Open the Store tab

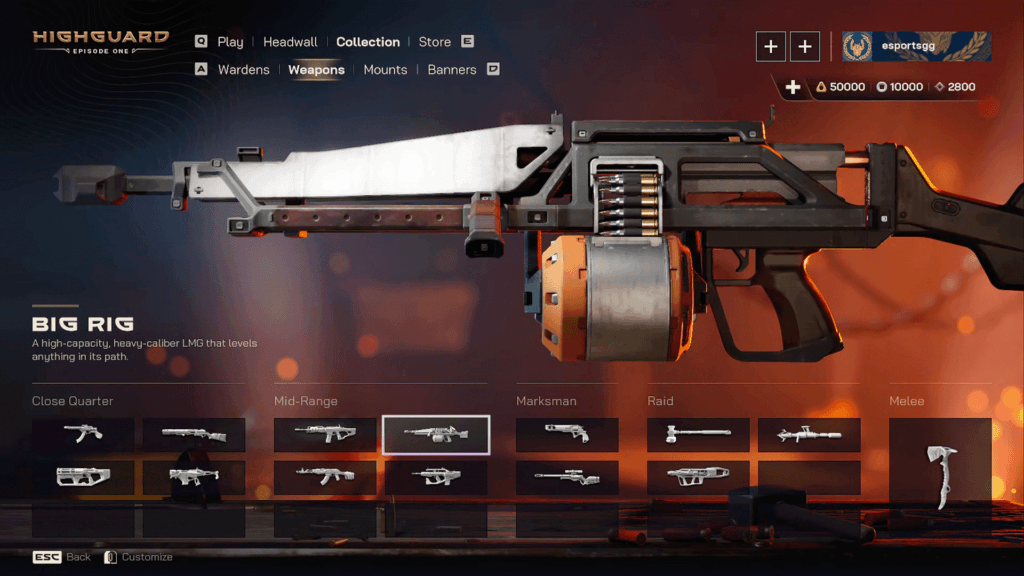tap(435, 42)
